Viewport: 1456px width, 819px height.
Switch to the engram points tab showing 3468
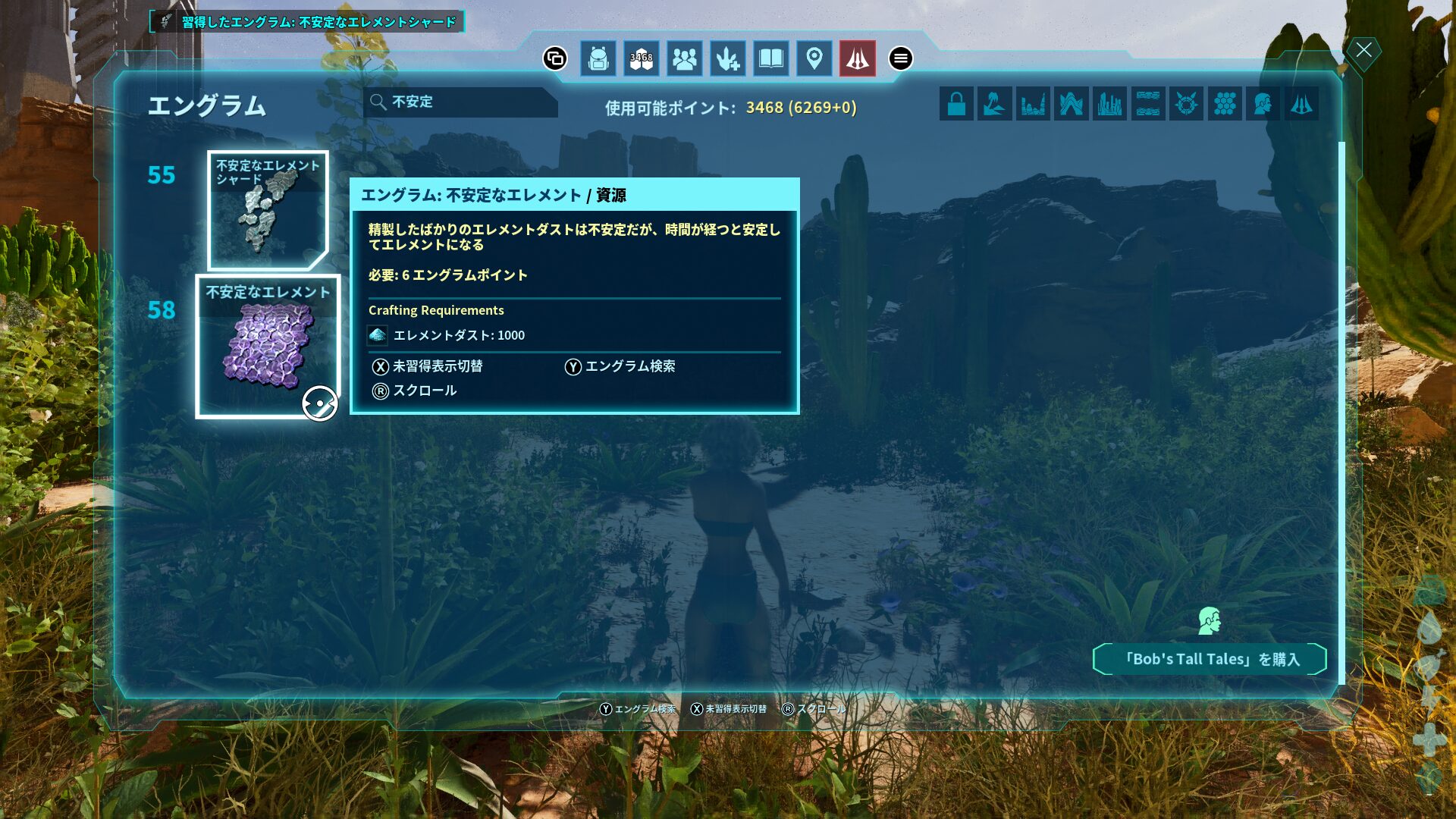pyautogui.click(x=642, y=58)
